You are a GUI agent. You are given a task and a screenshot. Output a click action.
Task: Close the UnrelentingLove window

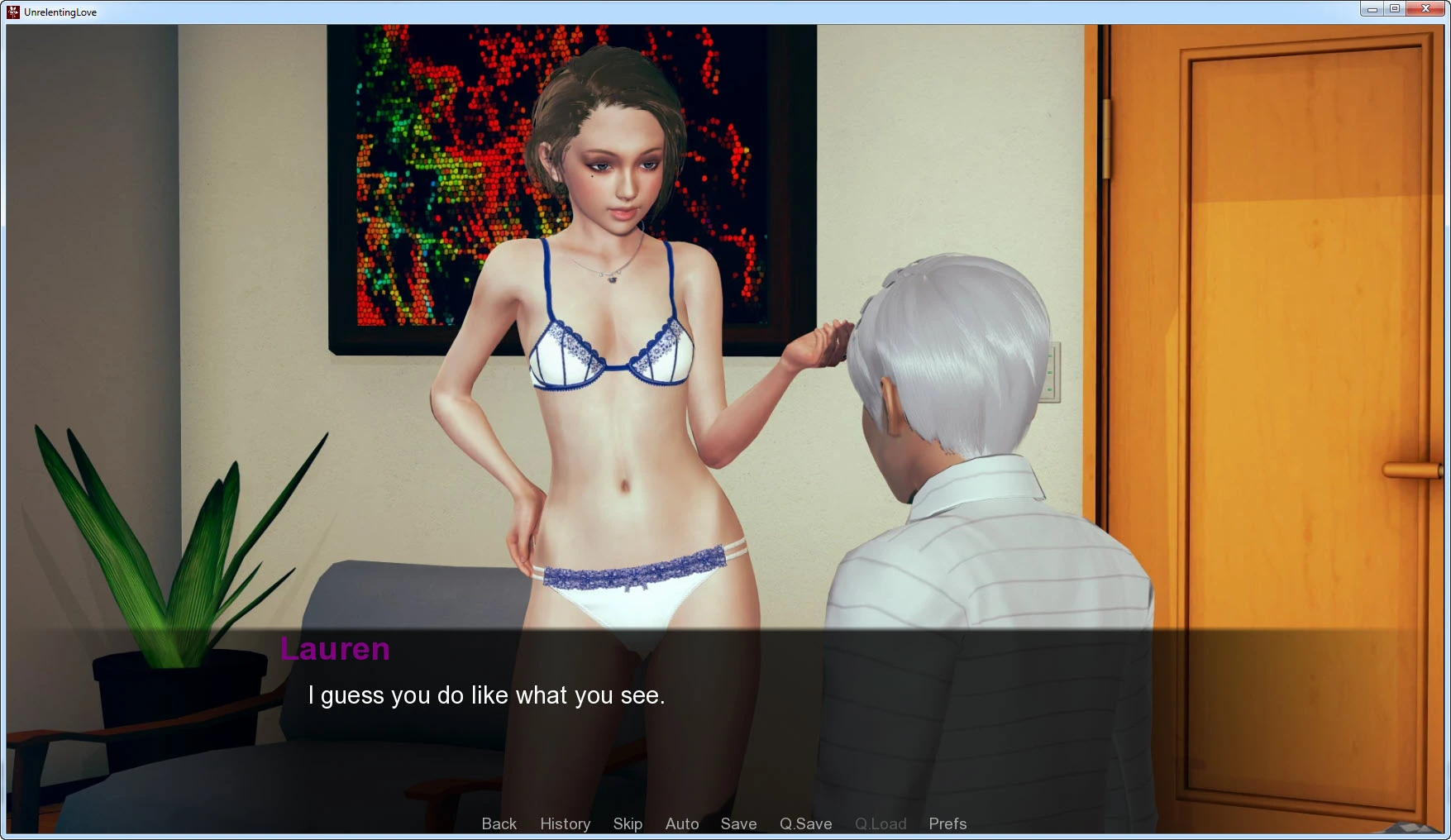[x=1425, y=9]
